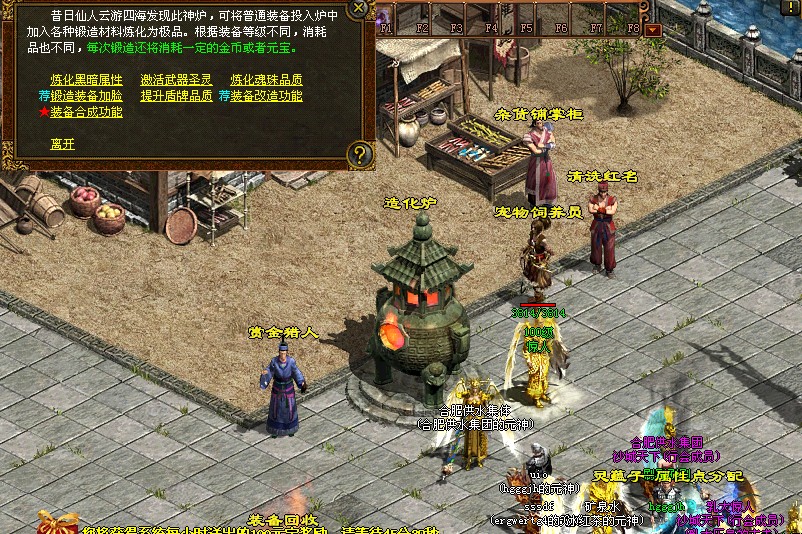The width and height of the screenshot is (802, 534).
Task: Open the 装备改造功能 option
Action: (266, 96)
